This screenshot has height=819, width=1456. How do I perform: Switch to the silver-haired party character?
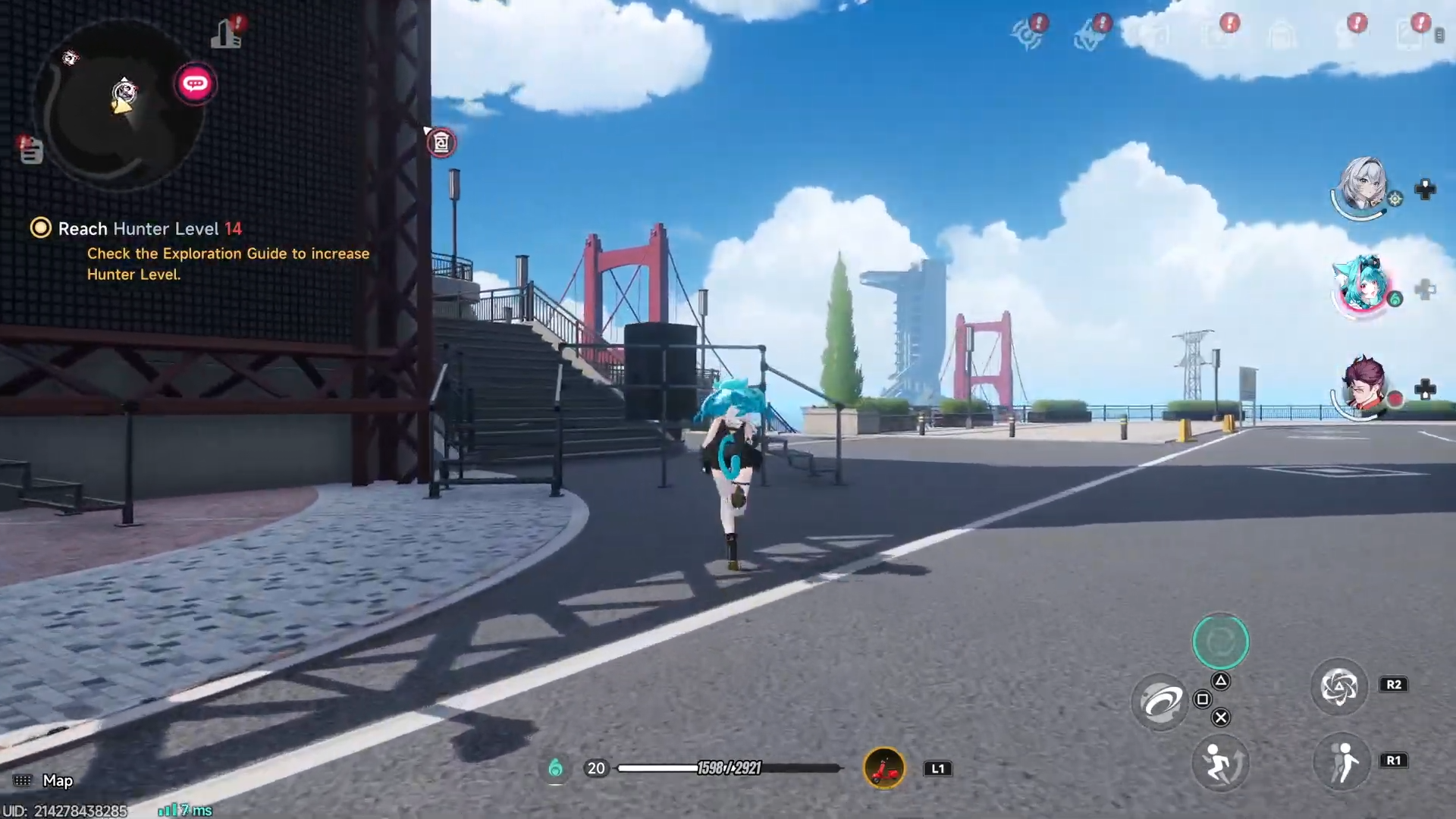(1363, 186)
